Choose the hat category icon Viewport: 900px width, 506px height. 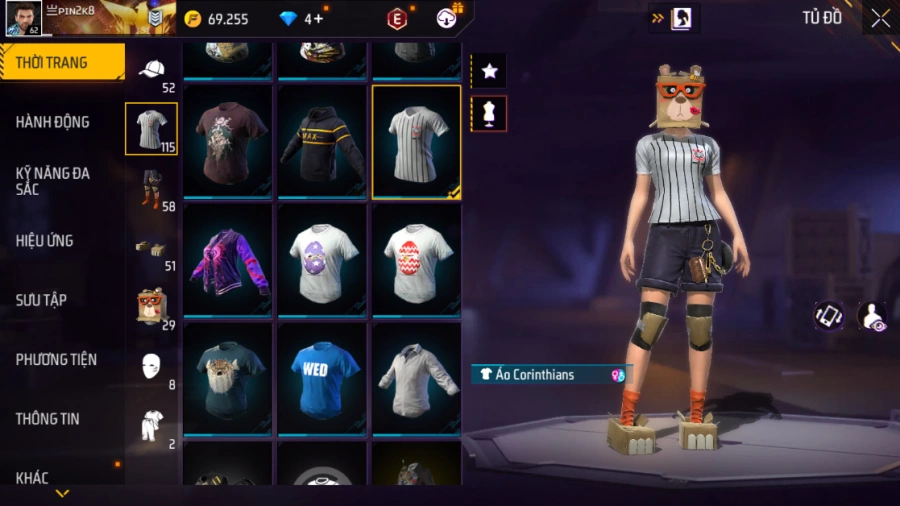[152, 70]
